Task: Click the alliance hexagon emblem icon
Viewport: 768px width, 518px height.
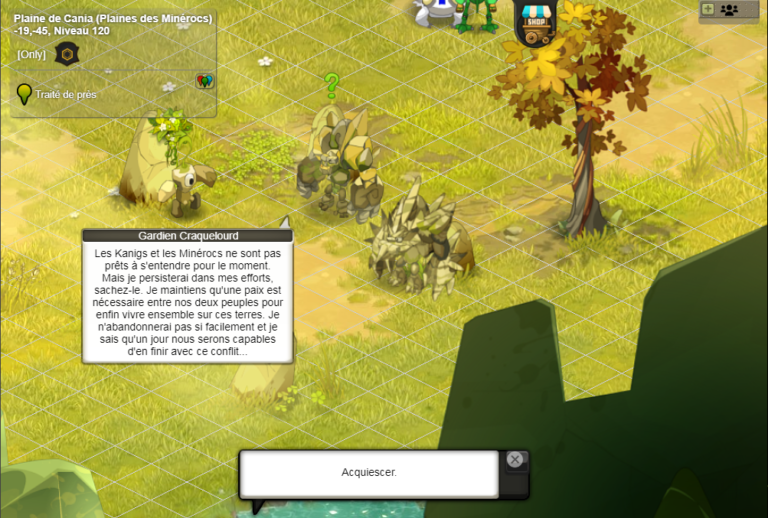Action: point(67,54)
